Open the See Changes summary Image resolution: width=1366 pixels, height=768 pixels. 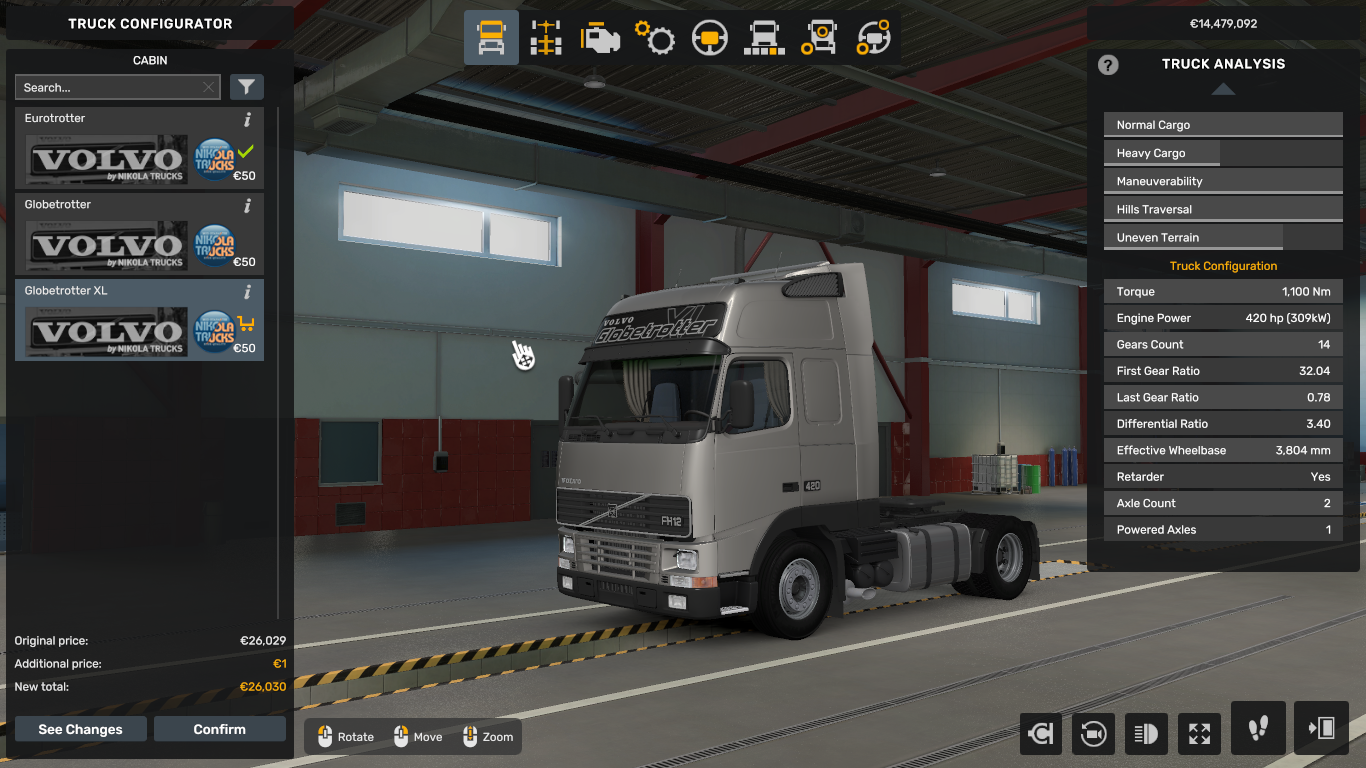point(80,729)
